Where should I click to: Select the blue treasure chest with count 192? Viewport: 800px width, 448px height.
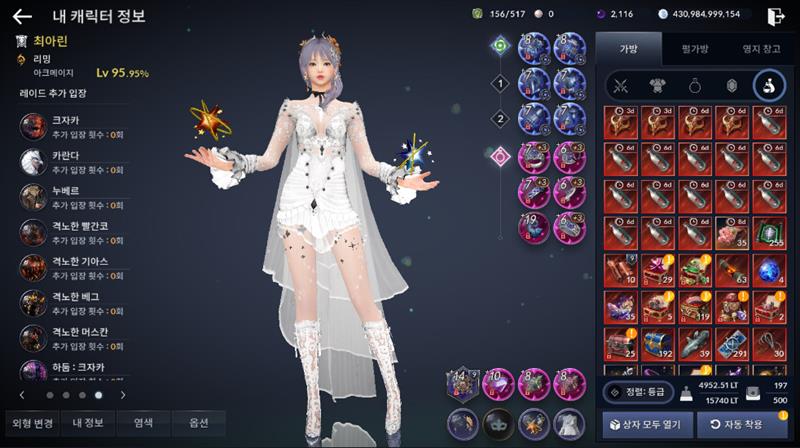pos(656,342)
